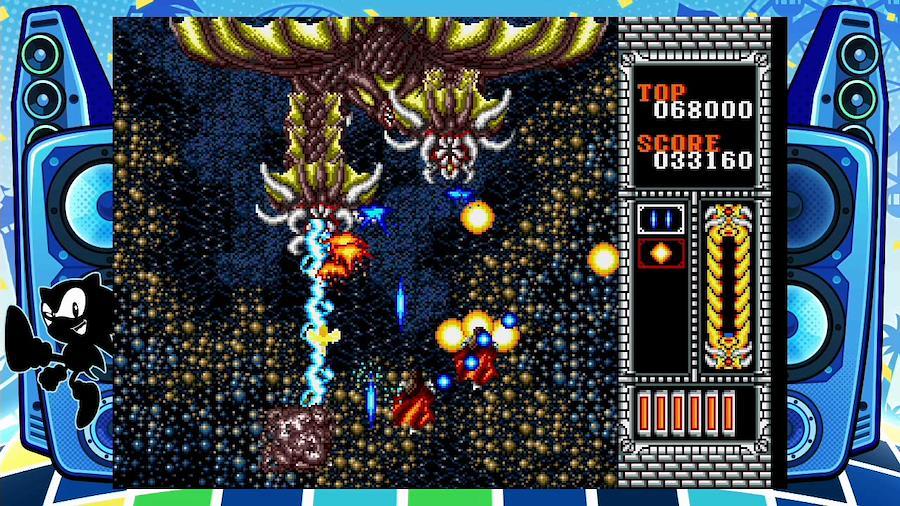
Task: Select the orange fireball weapon icon
Action: [x=661, y=252]
